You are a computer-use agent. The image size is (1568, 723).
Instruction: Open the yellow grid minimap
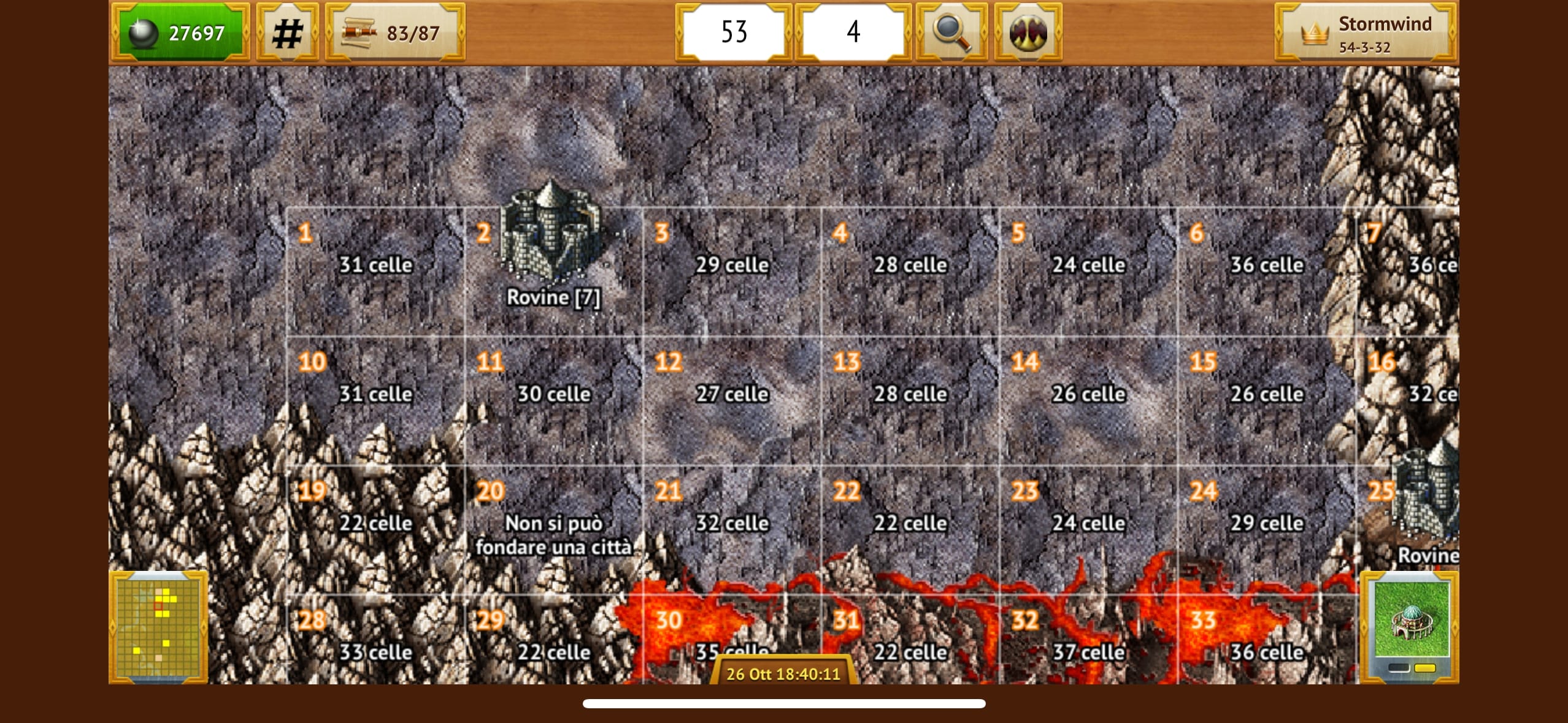pos(158,627)
